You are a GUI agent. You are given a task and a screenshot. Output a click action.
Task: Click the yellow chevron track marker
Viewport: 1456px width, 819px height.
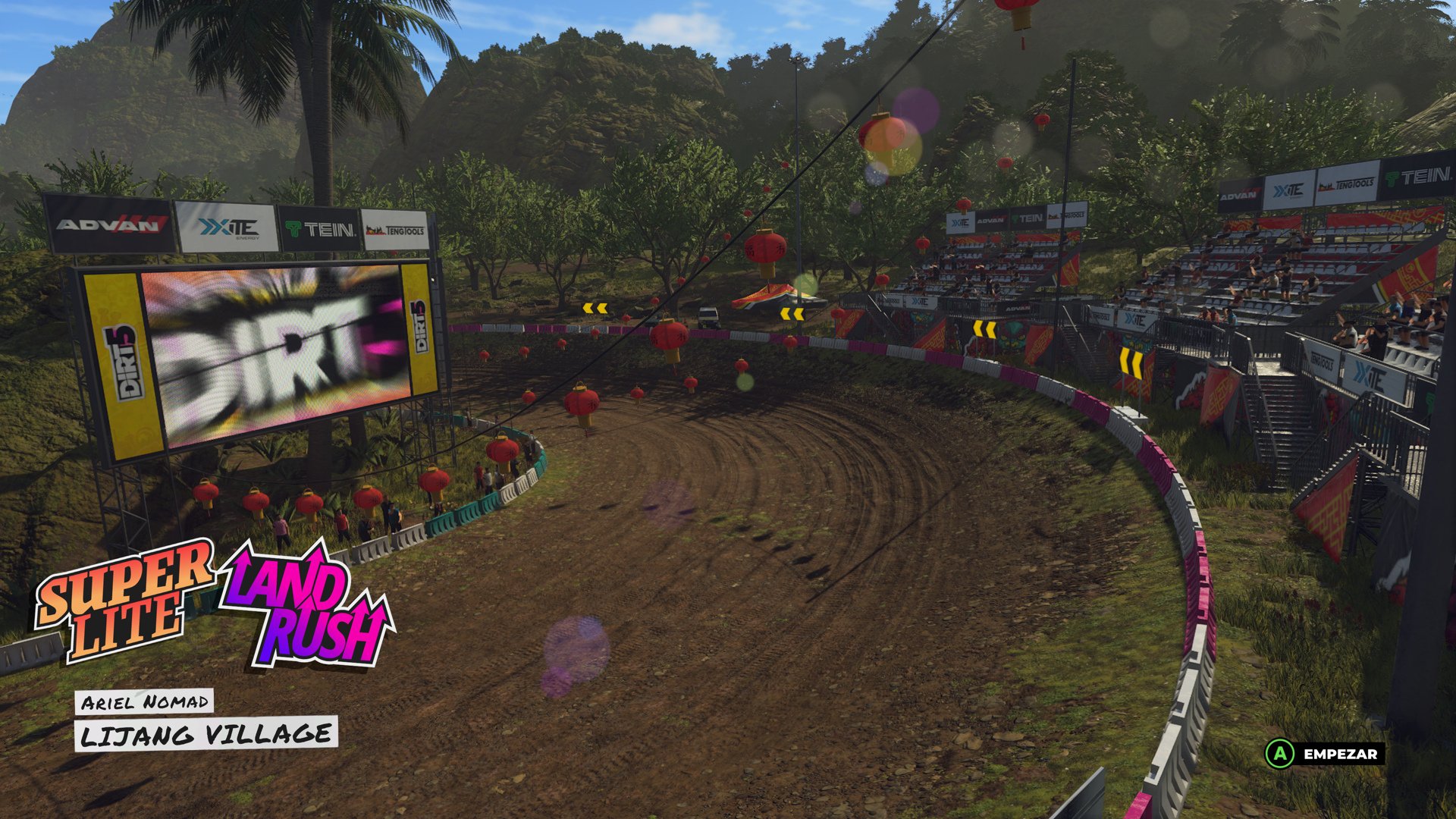click(595, 307)
